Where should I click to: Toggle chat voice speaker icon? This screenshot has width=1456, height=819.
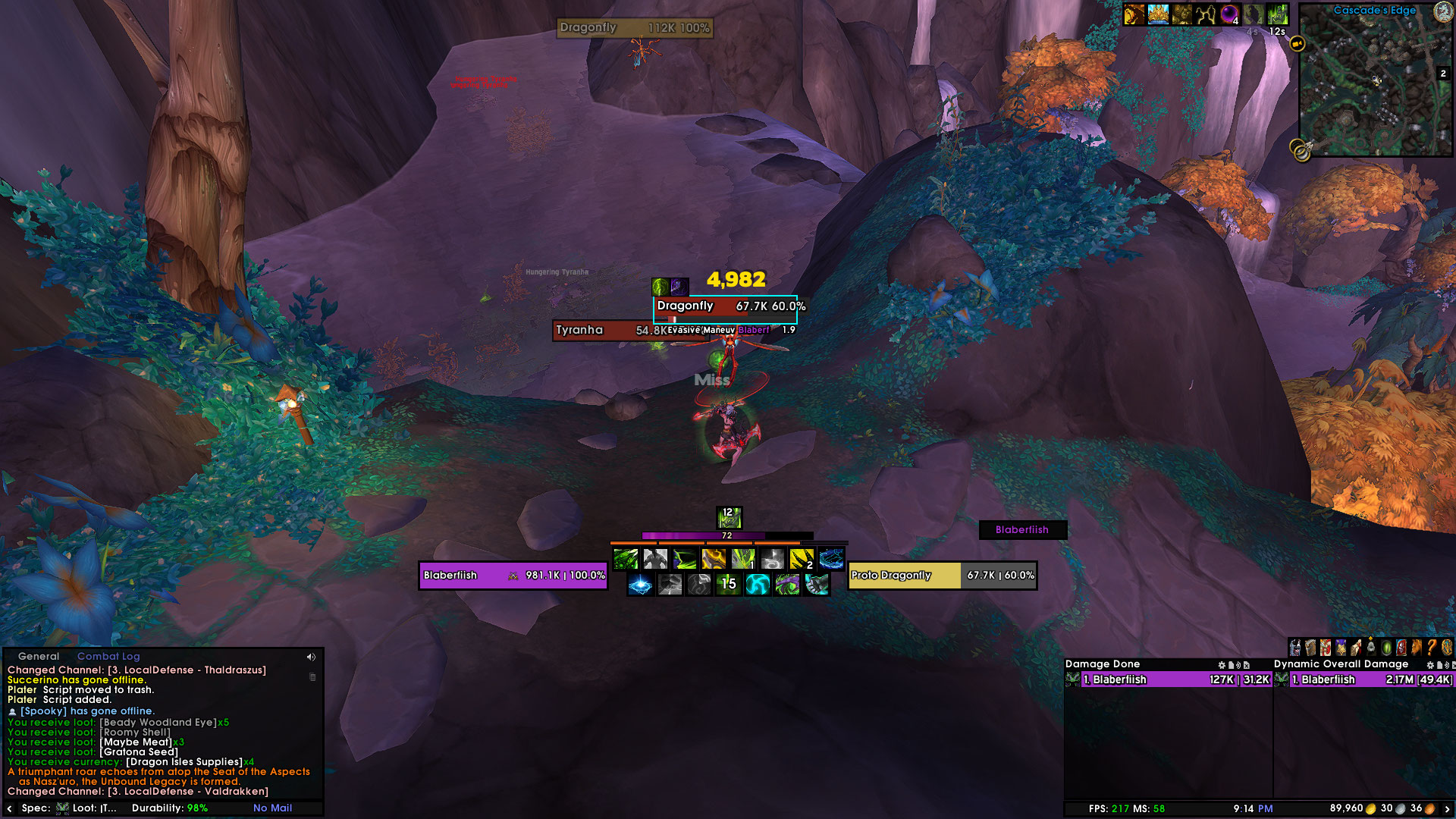311,657
